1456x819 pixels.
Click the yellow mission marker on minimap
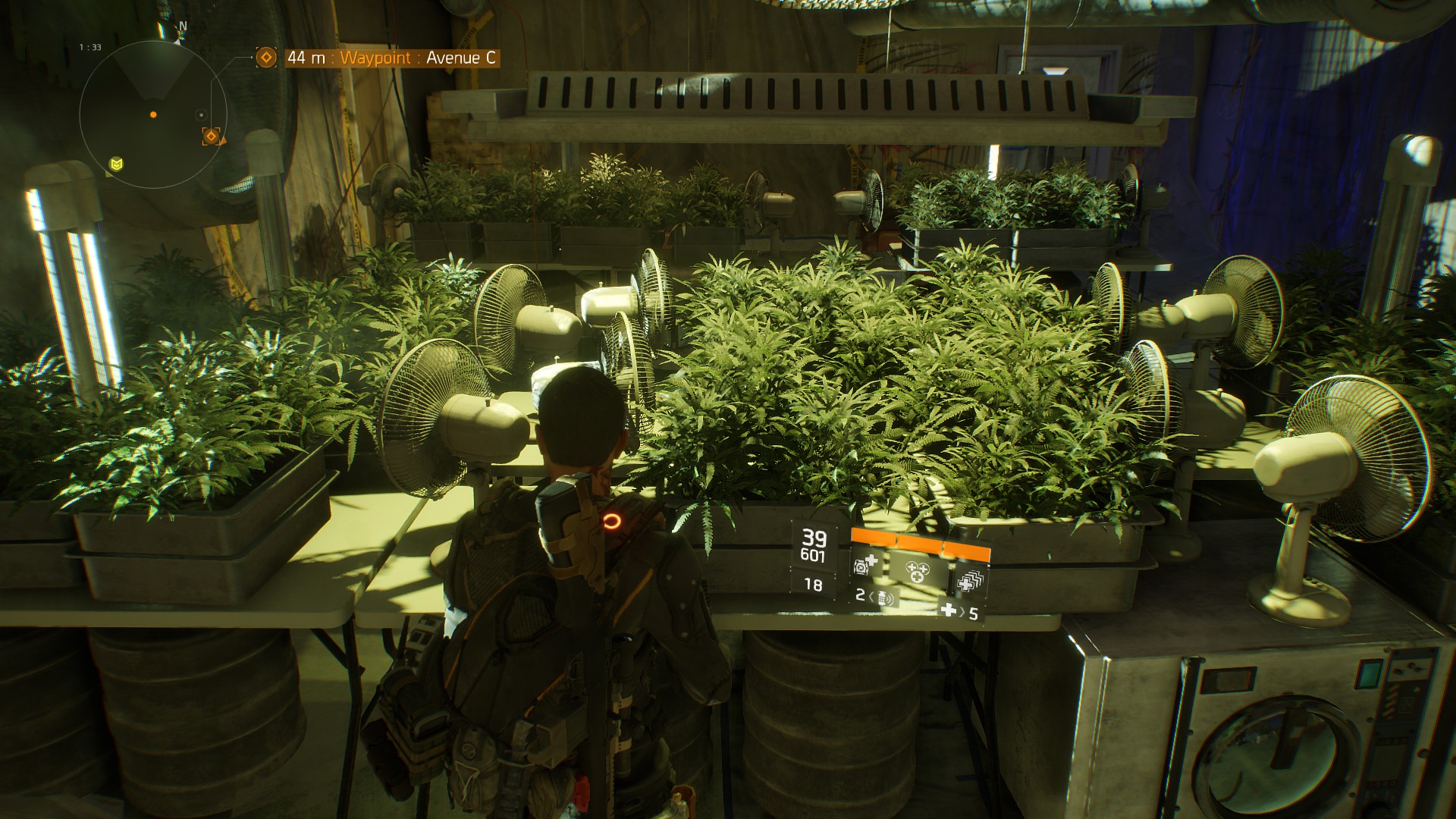[x=116, y=164]
